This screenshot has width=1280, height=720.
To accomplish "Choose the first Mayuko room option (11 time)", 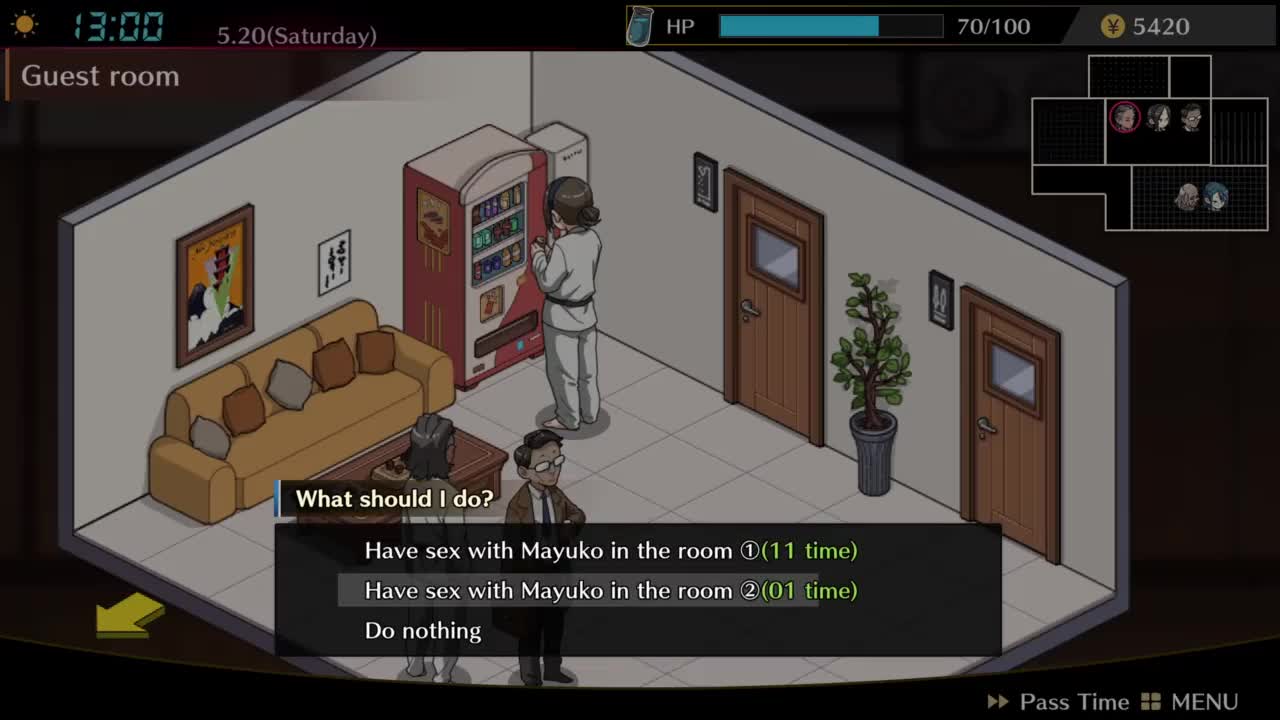I will click(x=610, y=551).
